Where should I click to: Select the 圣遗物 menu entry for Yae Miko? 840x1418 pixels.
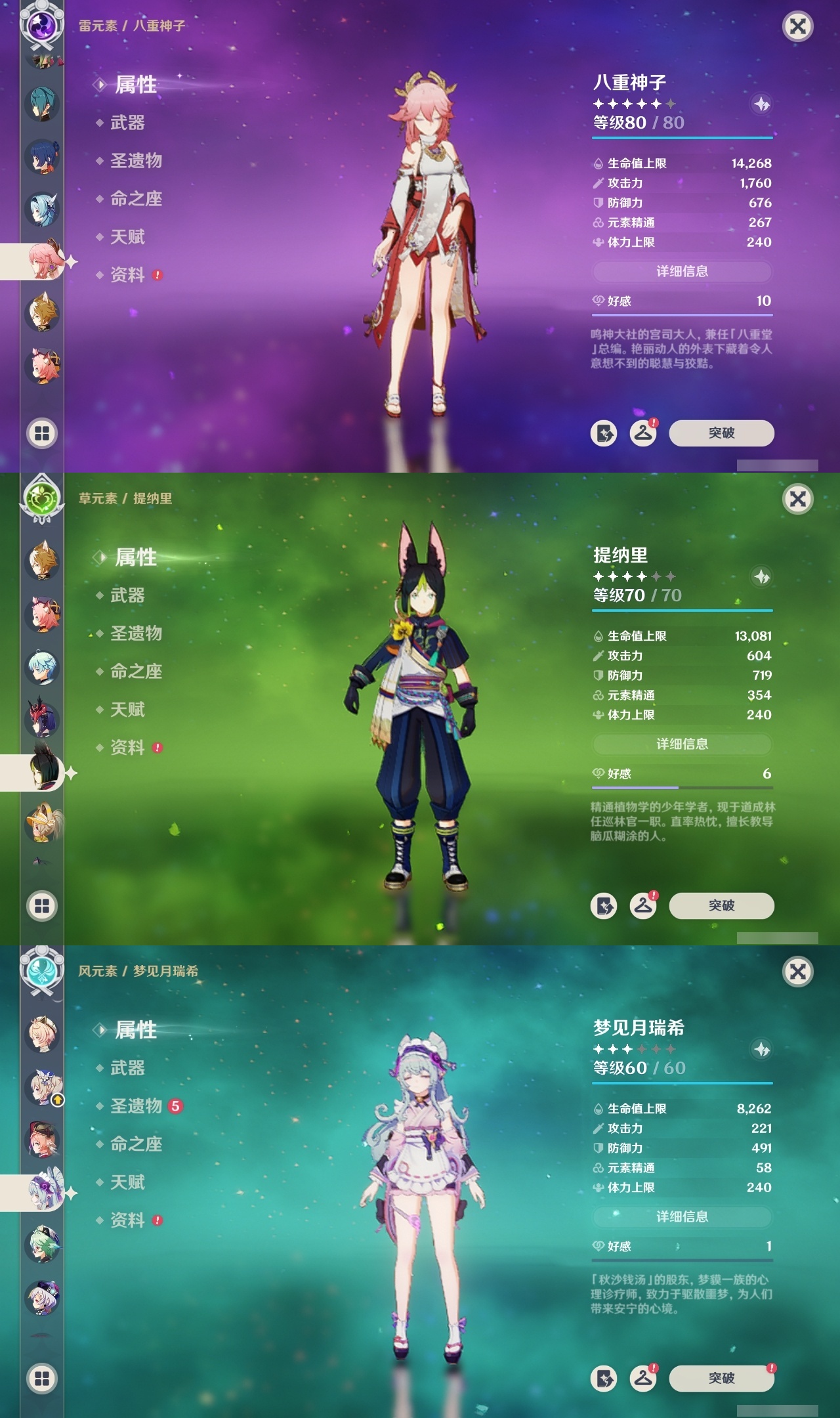point(135,161)
